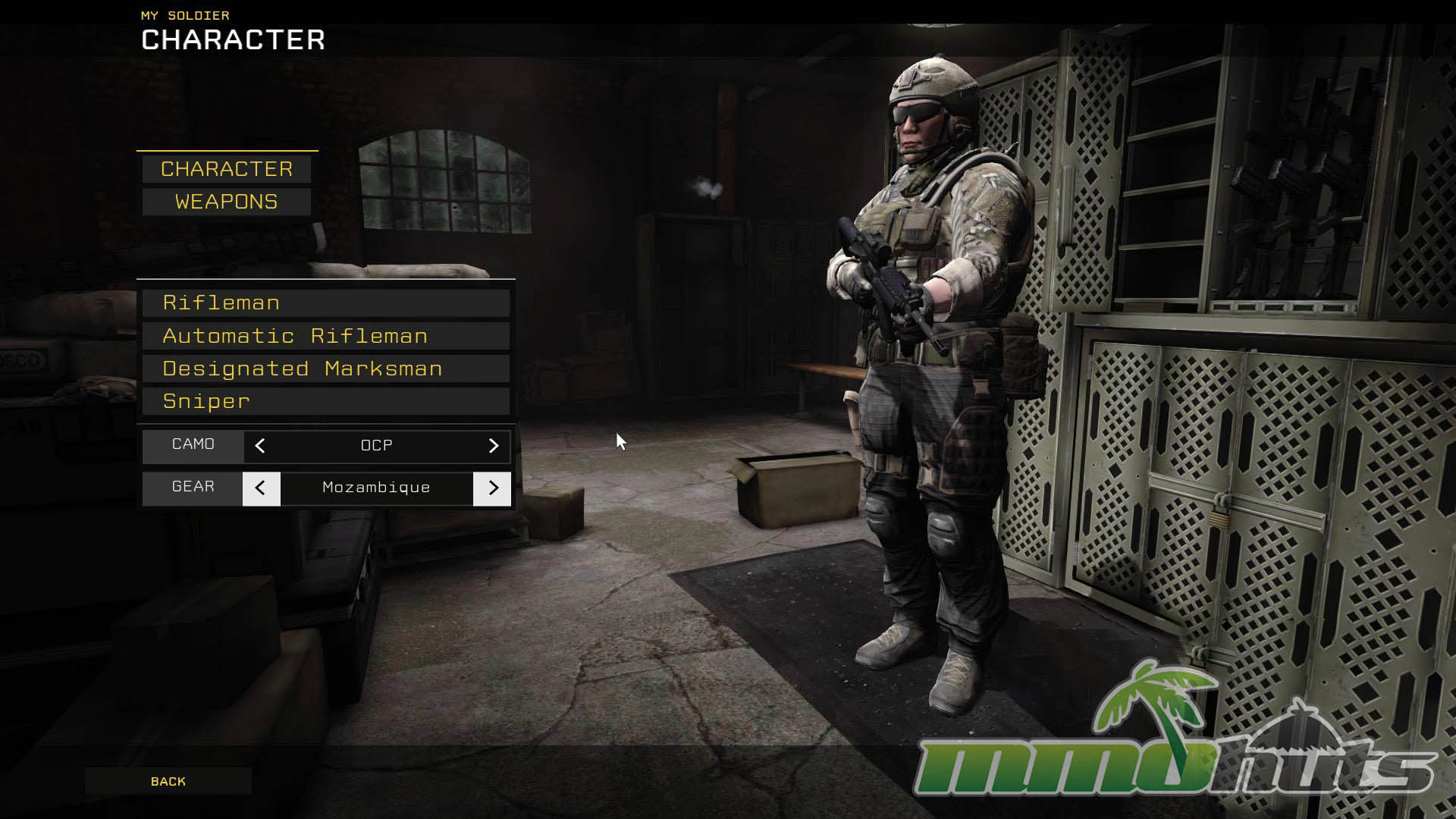Screen dimensions: 1456x819
Task: Open the WEAPONS tab
Action: click(226, 202)
